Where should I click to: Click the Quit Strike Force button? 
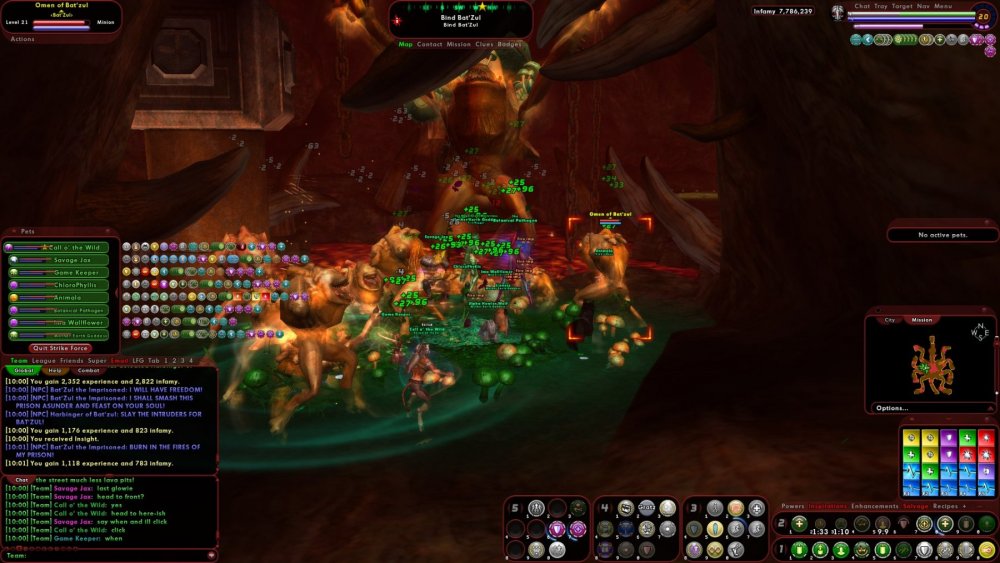[62, 348]
